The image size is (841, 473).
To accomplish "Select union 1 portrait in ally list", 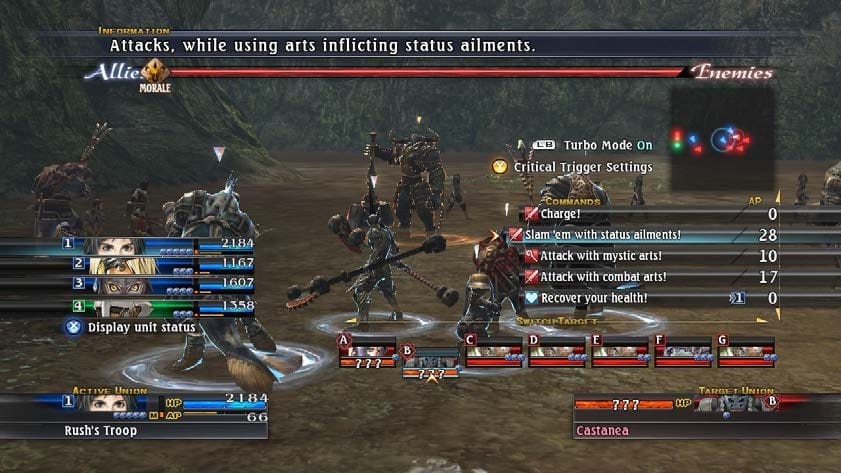I will tap(110, 245).
